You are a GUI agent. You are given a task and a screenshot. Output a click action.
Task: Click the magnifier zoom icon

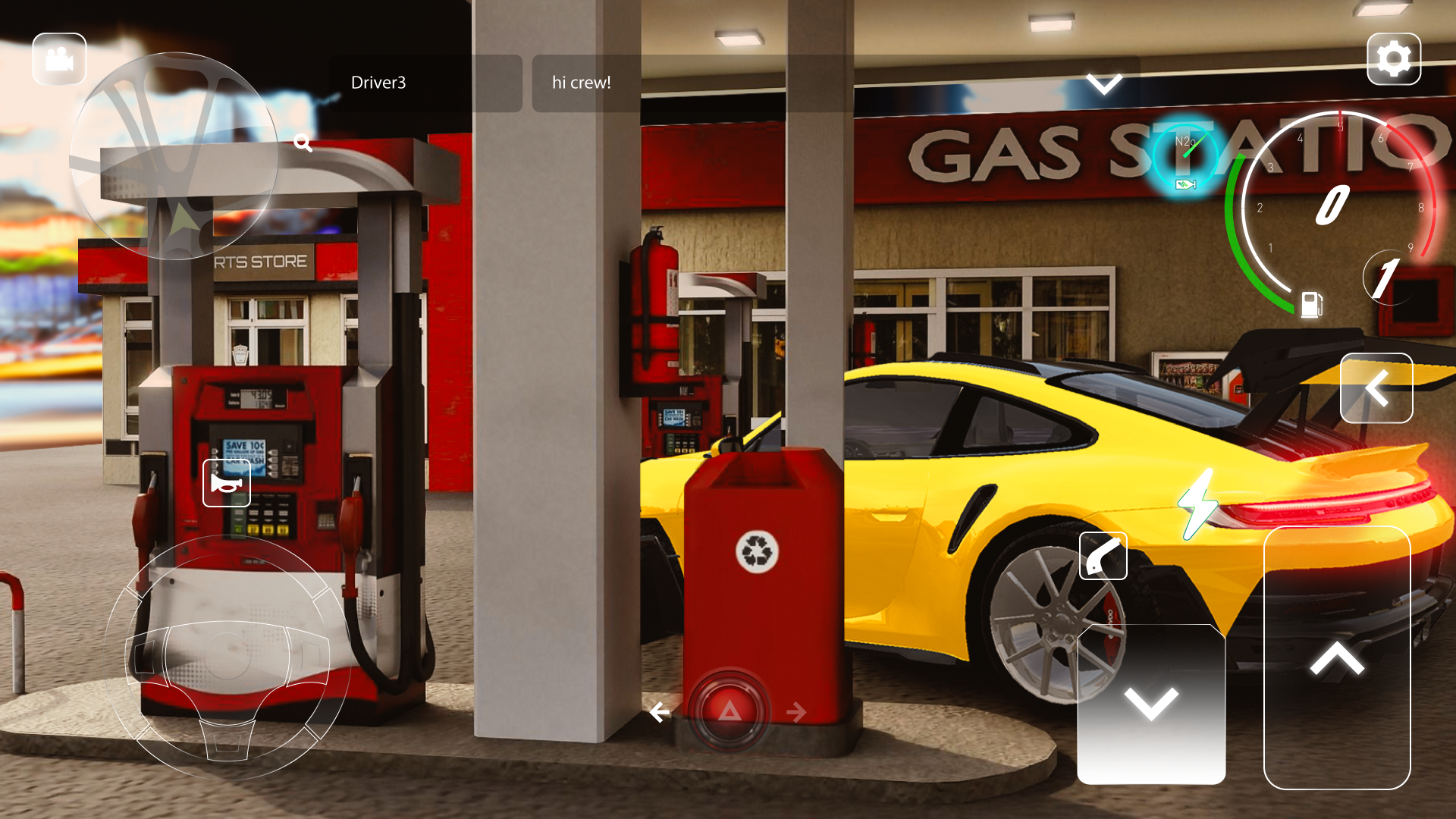point(303,143)
